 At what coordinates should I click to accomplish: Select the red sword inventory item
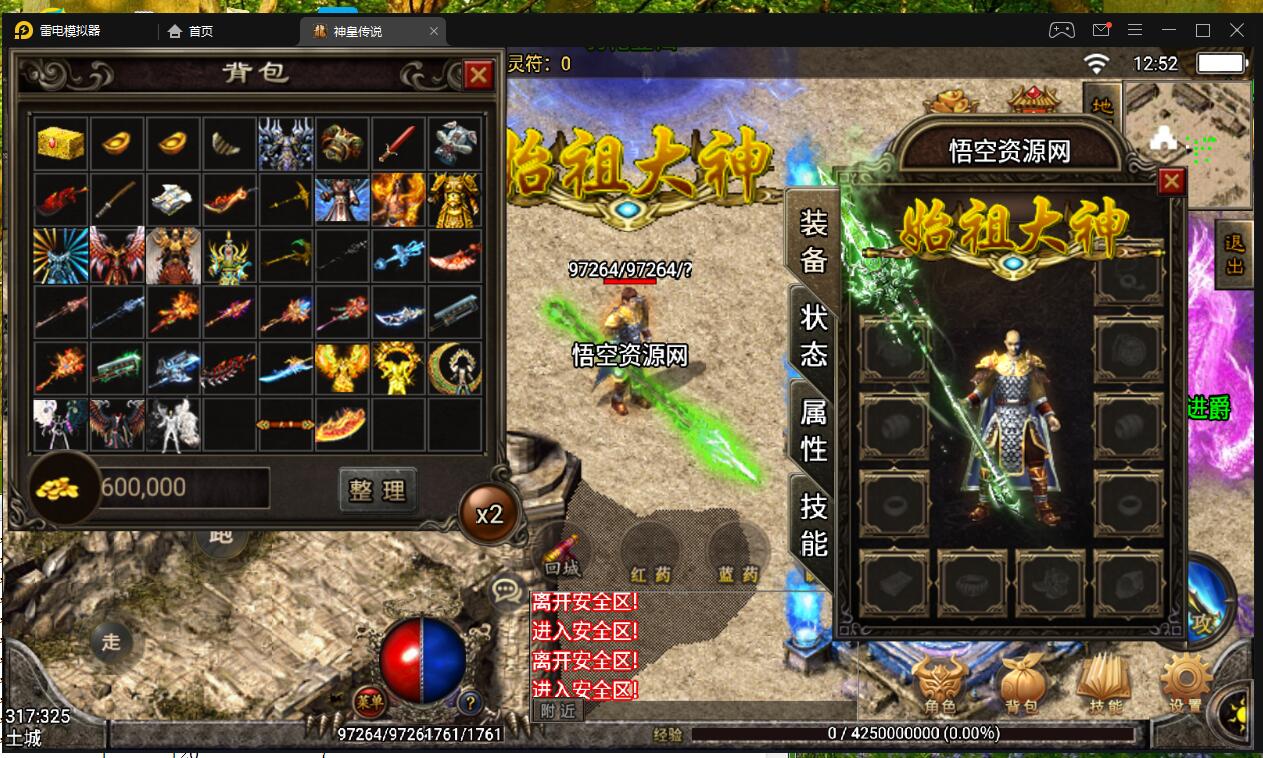(x=398, y=143)
